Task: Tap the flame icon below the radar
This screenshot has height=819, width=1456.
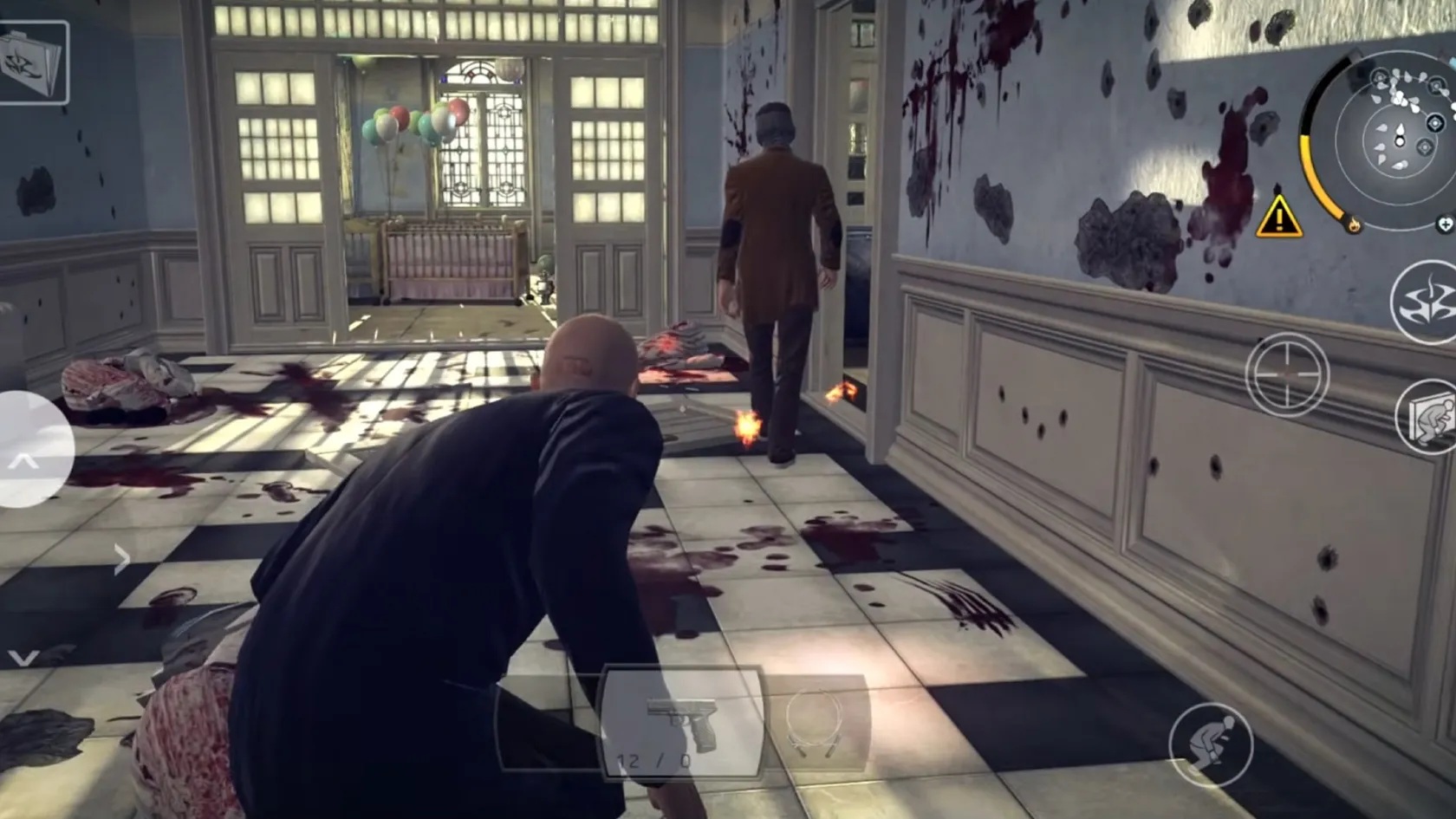Action: pos(1354,224)
